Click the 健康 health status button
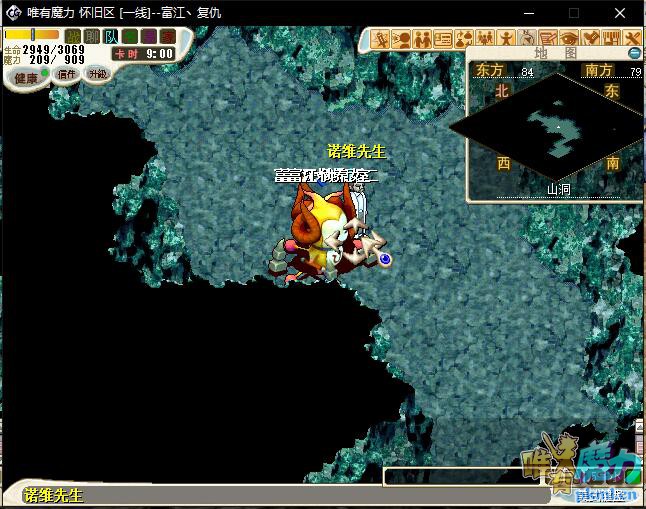This screenshot has width=646, height=509. click(25, 77)
